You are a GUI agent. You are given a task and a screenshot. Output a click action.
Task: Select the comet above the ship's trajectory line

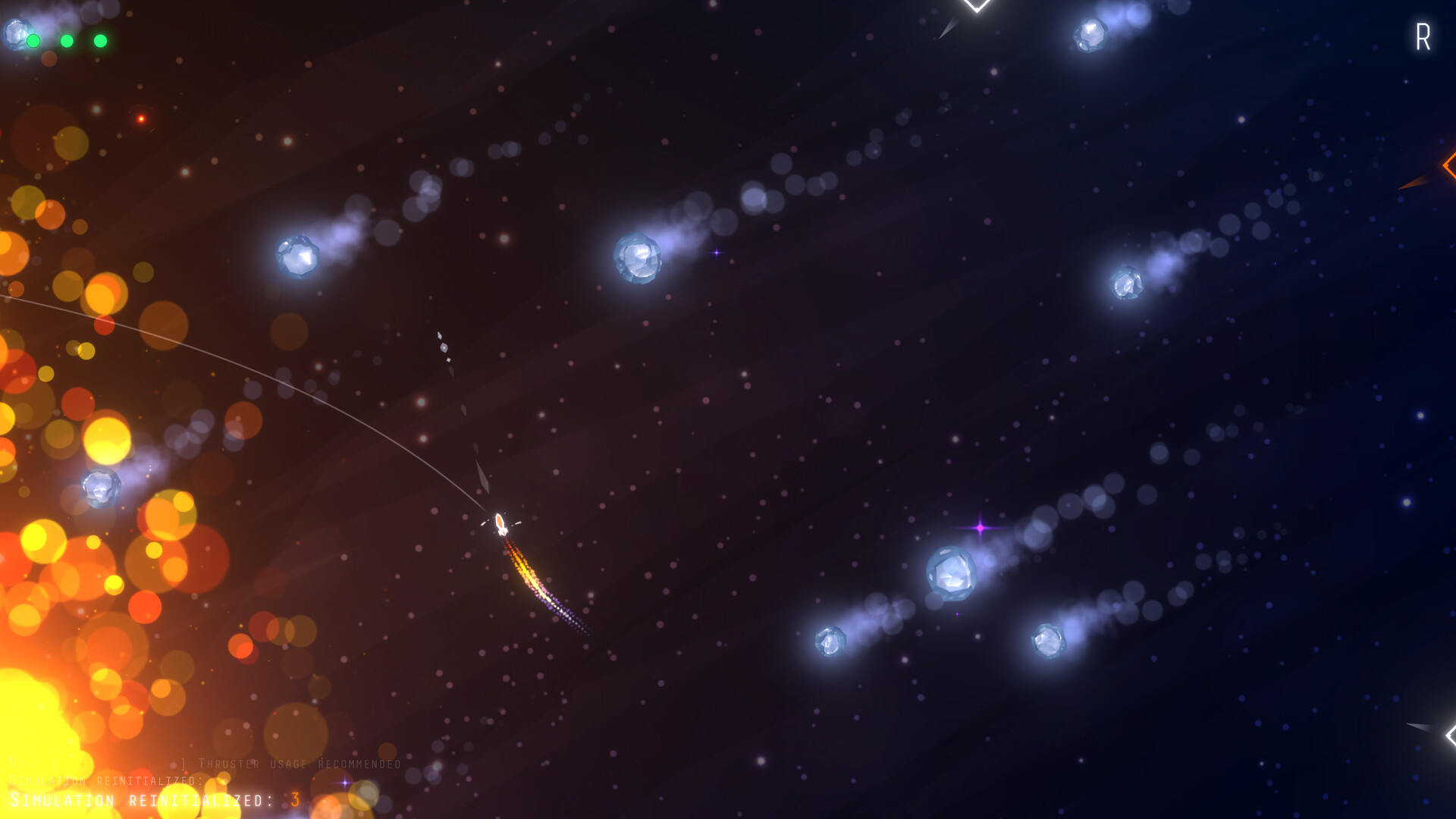(x=296, y=258)
